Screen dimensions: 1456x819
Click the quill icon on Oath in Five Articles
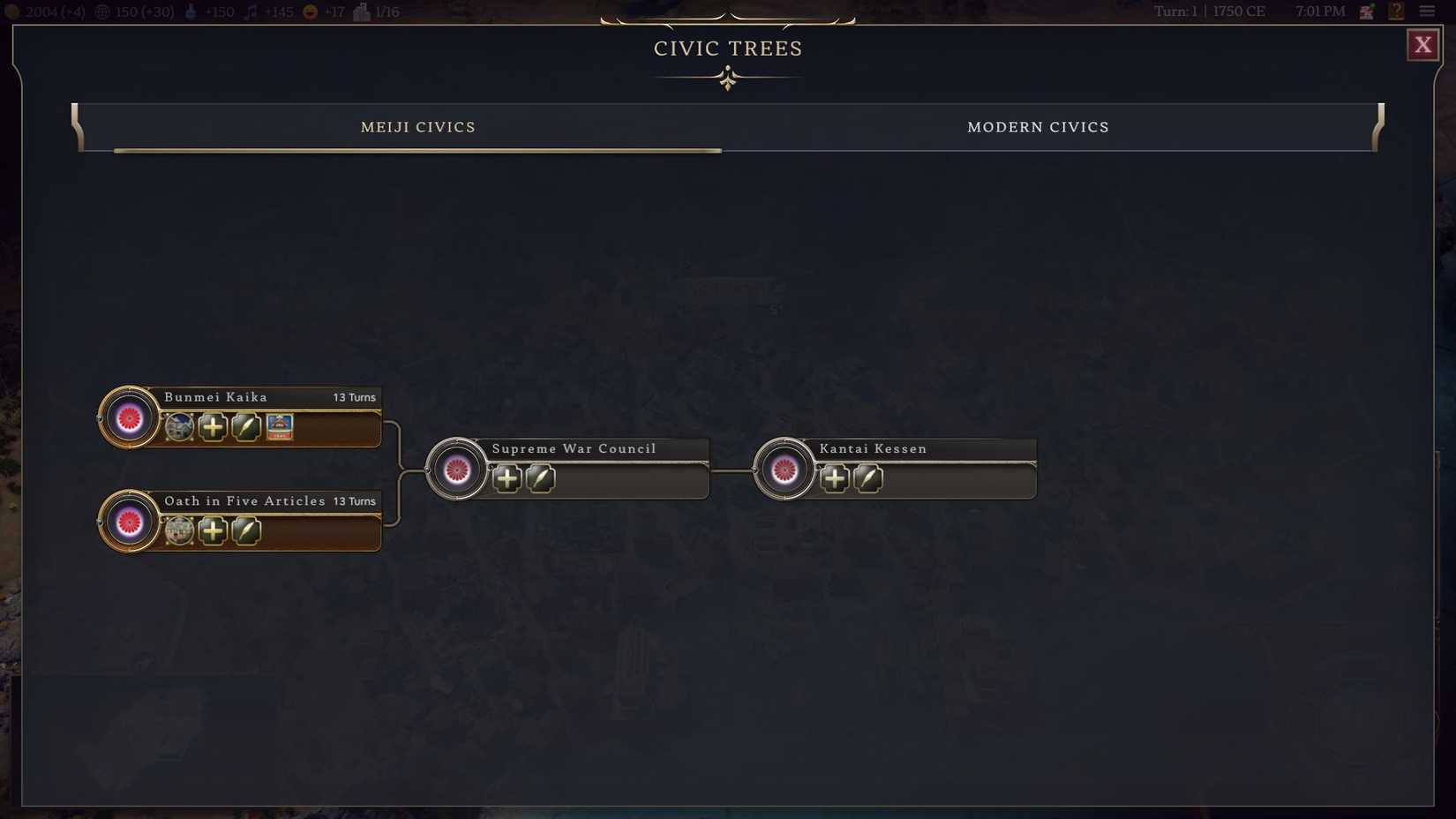tap(245, 530)
